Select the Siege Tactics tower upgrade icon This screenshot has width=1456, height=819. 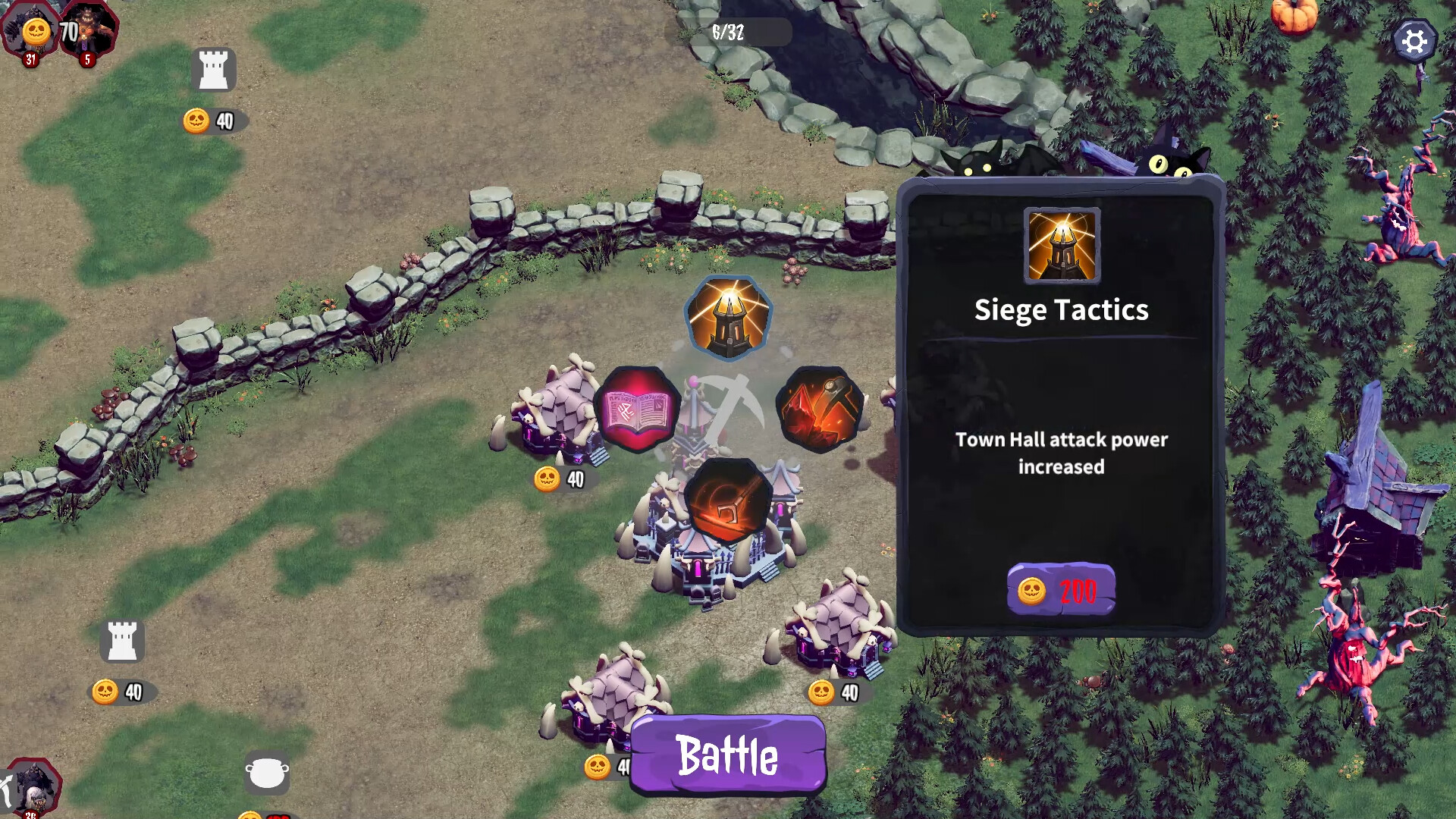[x=728, y=317]
